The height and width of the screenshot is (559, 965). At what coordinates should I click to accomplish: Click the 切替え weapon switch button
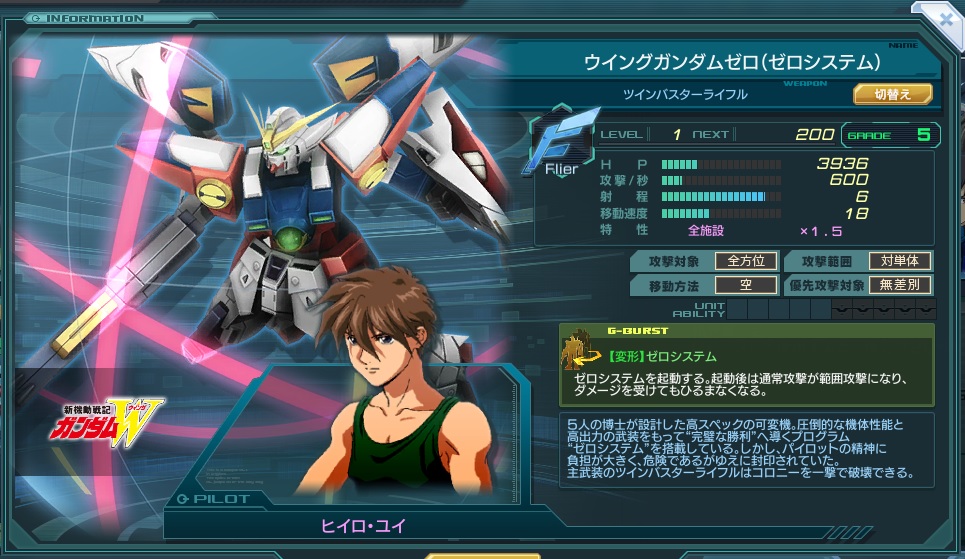coord(892,94)
